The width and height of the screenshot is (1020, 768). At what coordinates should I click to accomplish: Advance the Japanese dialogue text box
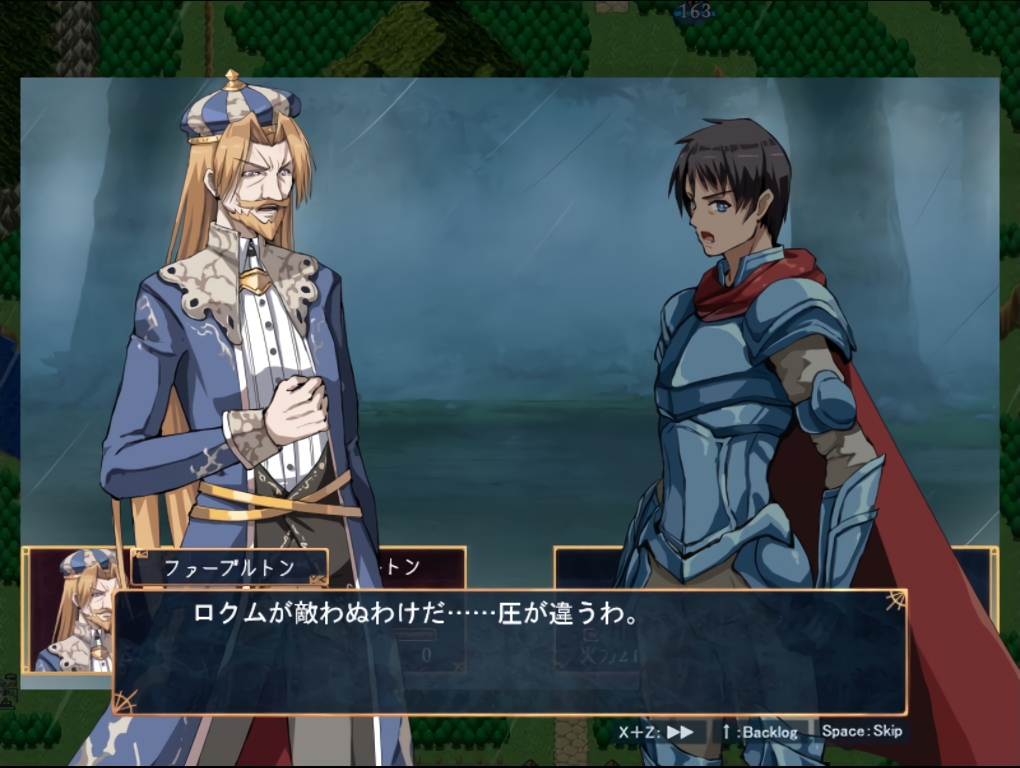tap(508, 651)
